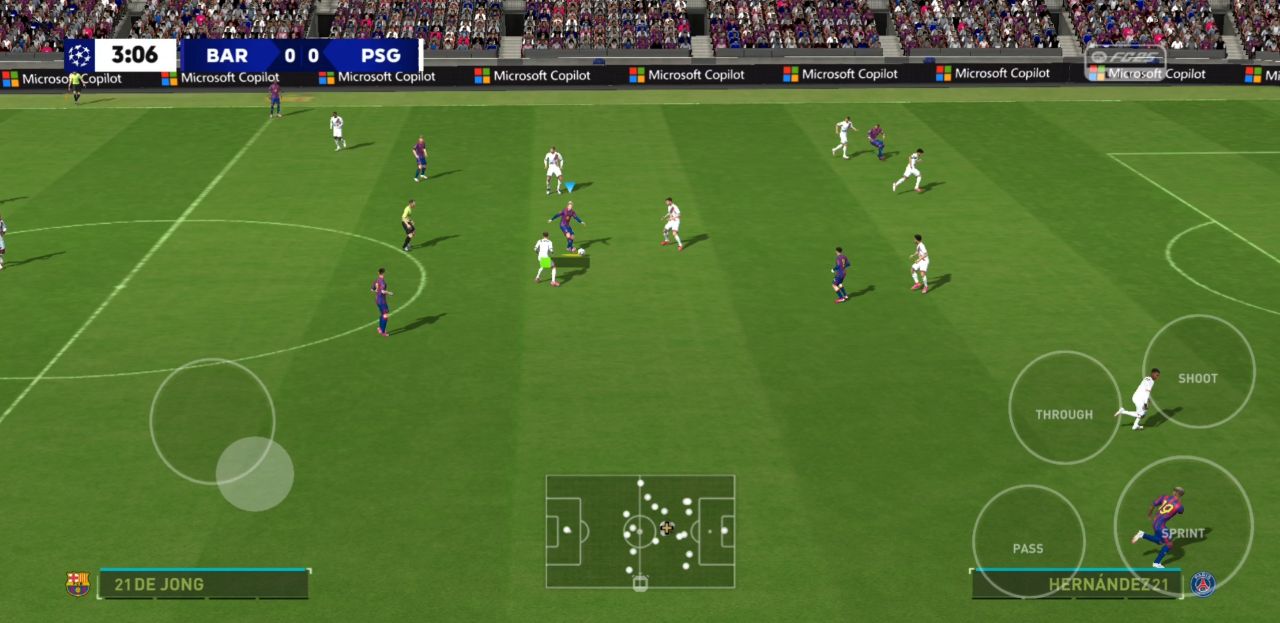The image size is (1280, 623).
Task: Click the pitch radar minimap
Action: [640, 531]
